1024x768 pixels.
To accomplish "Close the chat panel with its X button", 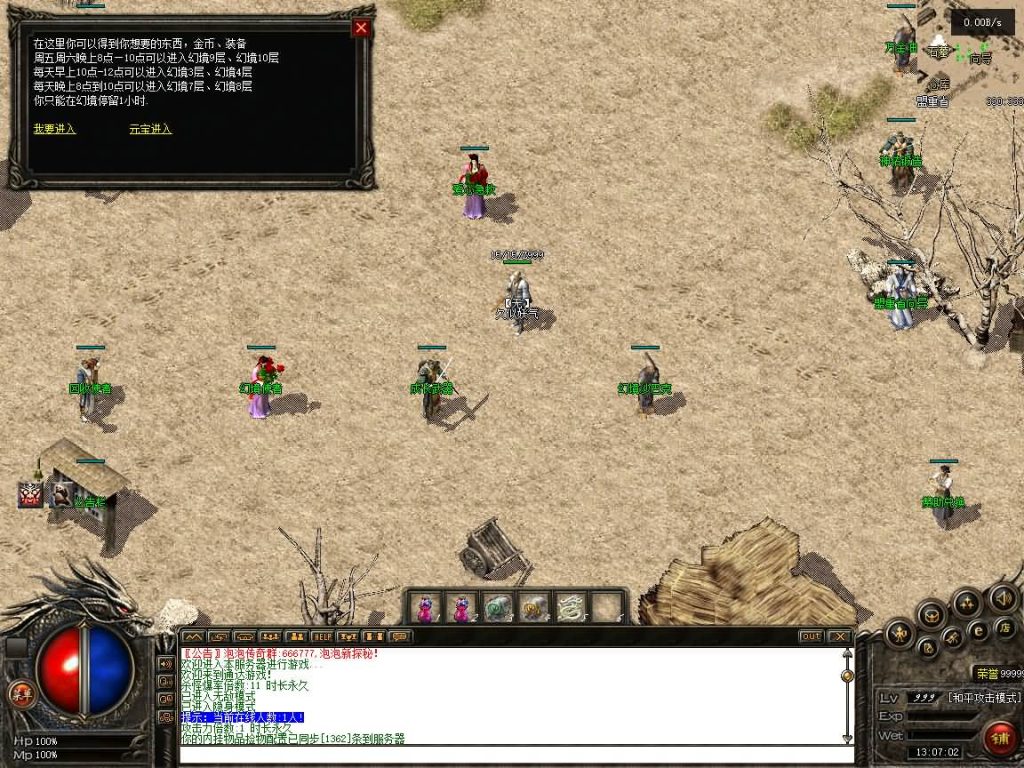I will tap(839, 636).
